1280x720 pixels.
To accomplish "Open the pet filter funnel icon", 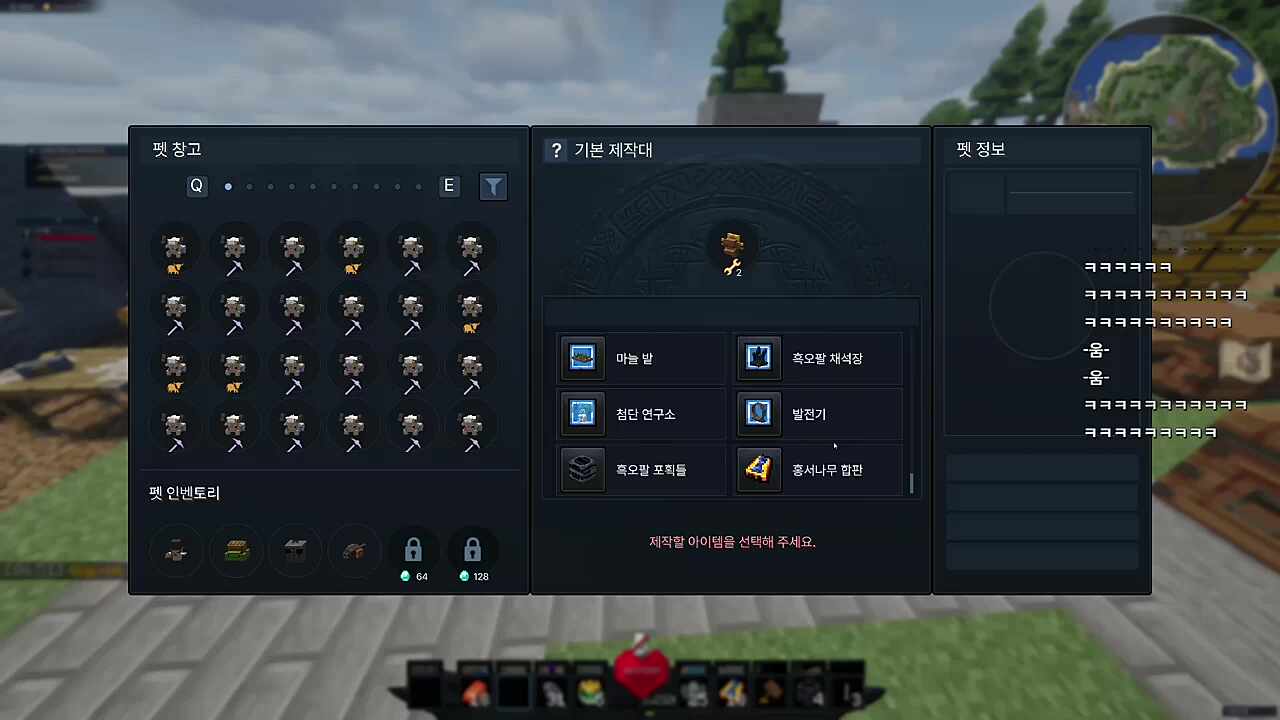I will [493, 186].
